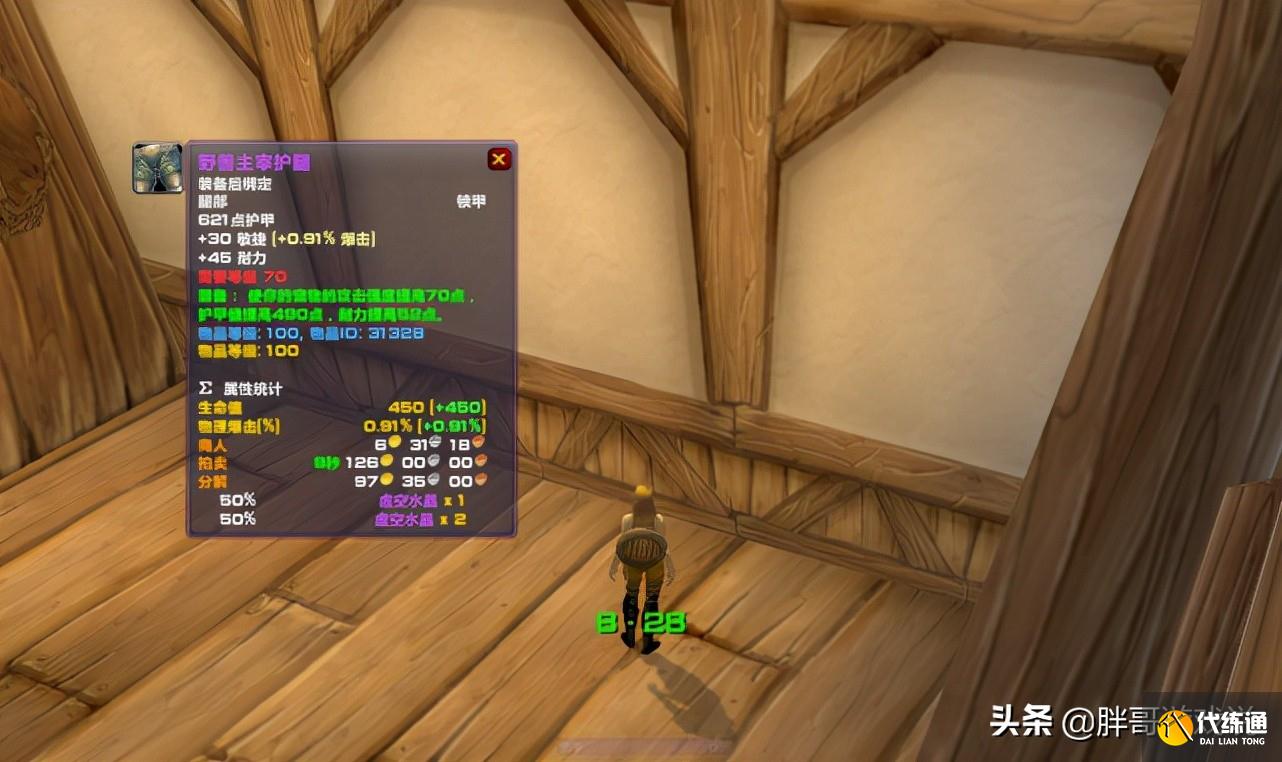
Task: Close the item tooltip window
Action: [499, 159]
